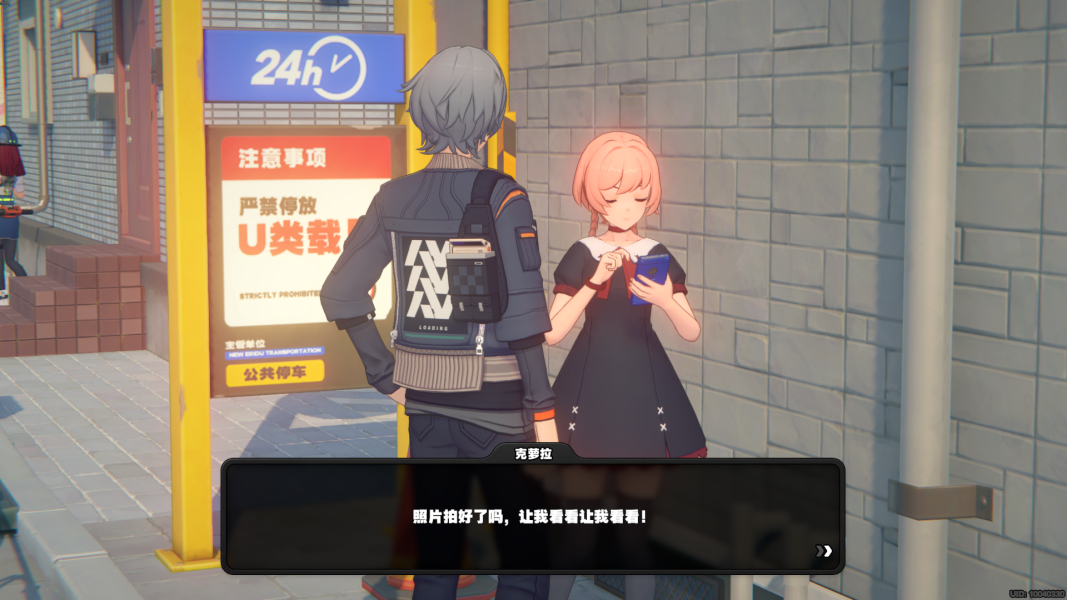Click the dialogue text box to continue
The image size is (1067, 600).
[531, 516]
